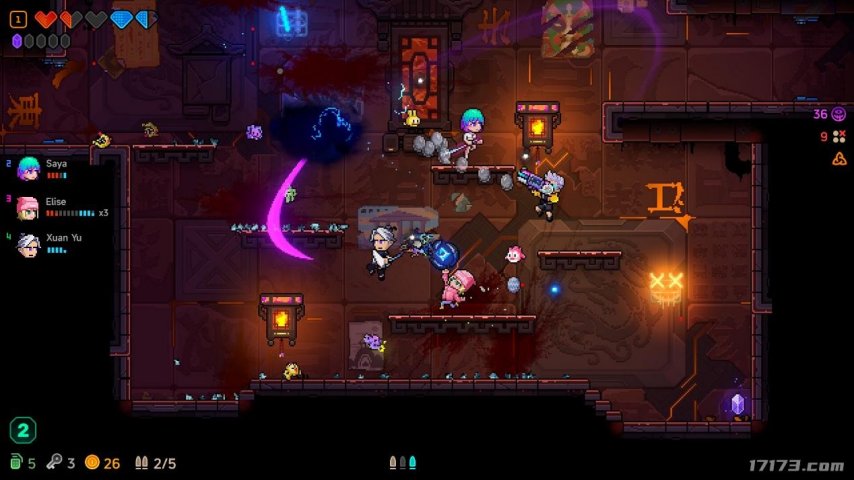Image resolution: width=854 pixels, height=480 pixels.
Task: Click the silver key icon
Action: 55,463
